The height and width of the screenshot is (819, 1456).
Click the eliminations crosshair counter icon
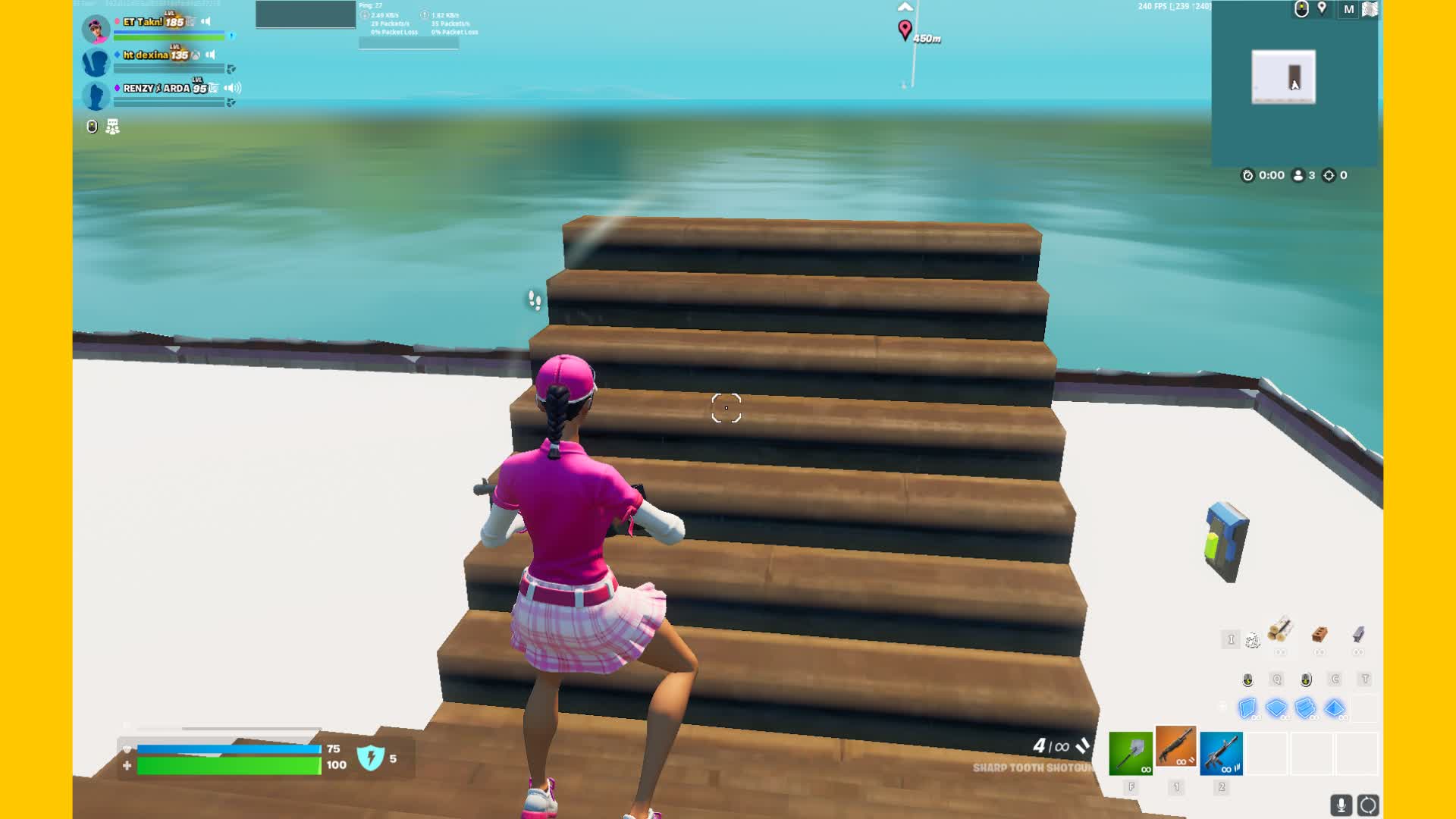[1329, 175]
